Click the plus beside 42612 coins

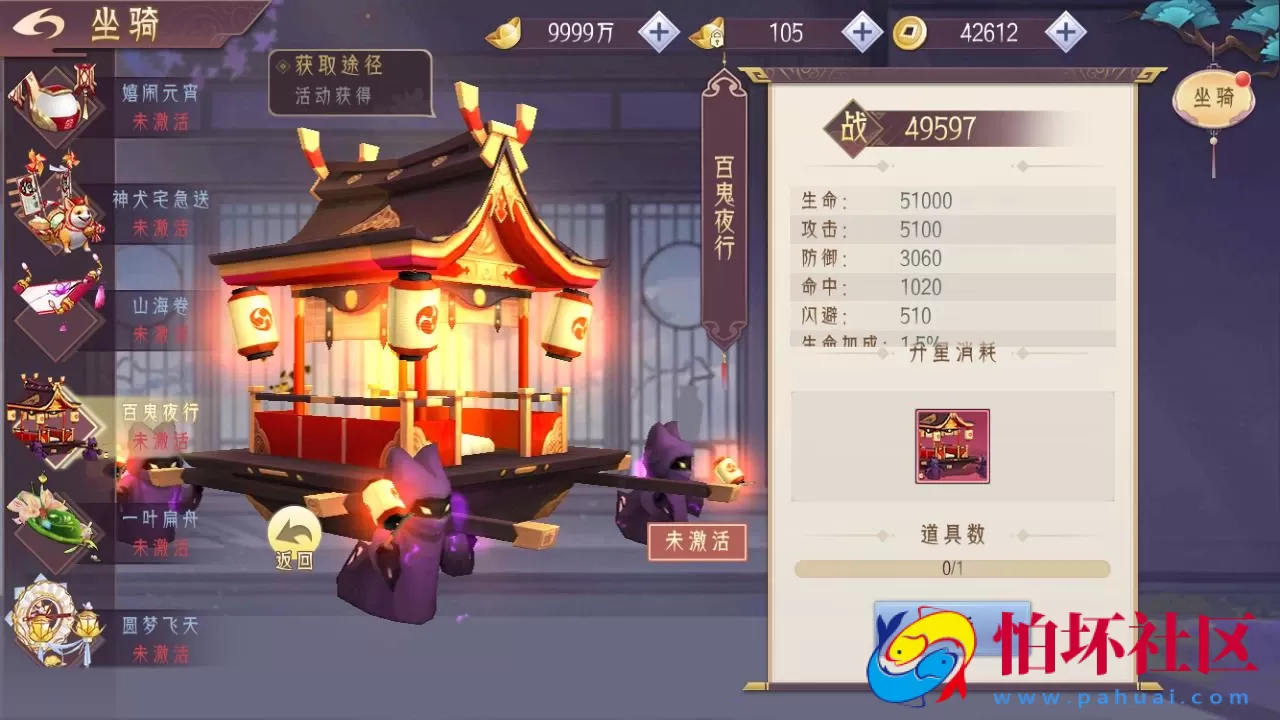coord(1066,32)
